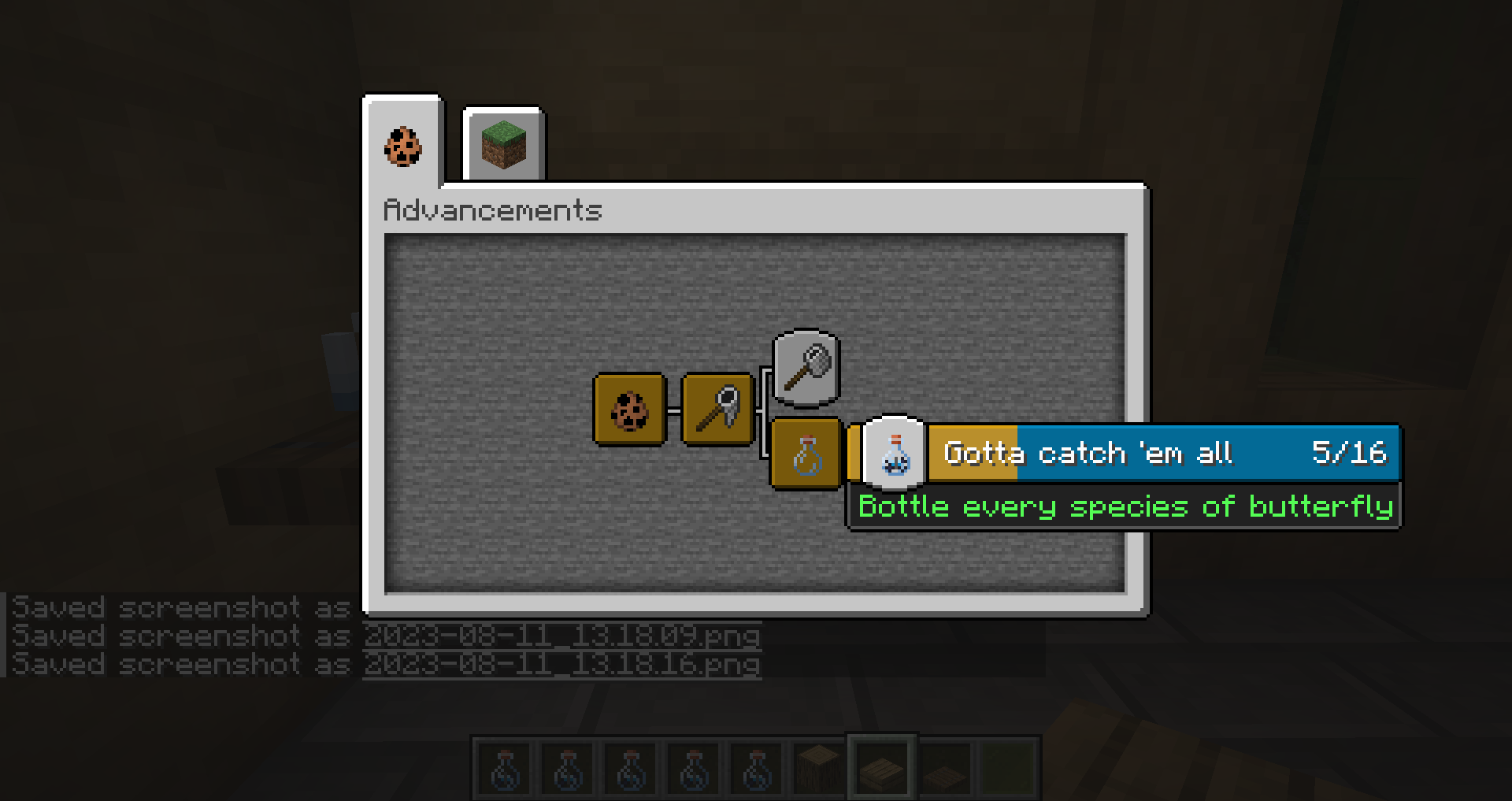This screenshot has height=801, width=1512.
Task: Switch to the grass block Minecraft tab
Action: coord(502,145)
